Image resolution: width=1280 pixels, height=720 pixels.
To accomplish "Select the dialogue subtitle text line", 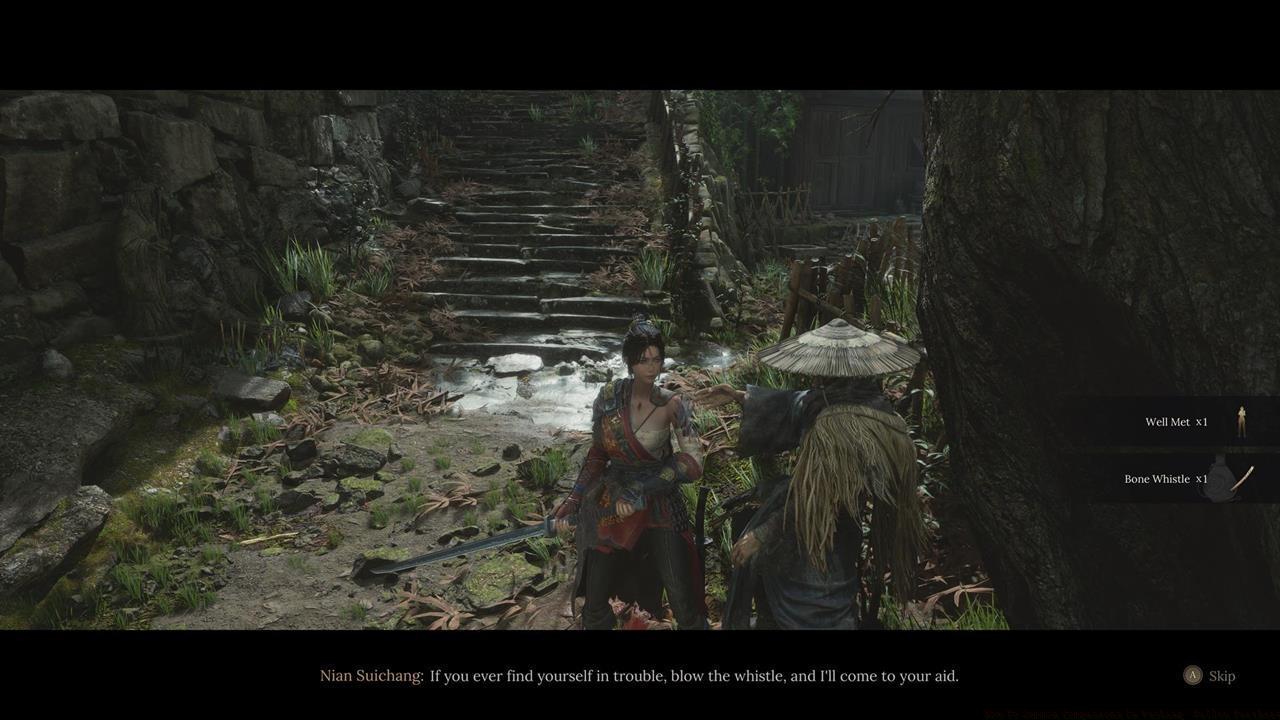I will point(693,675).
